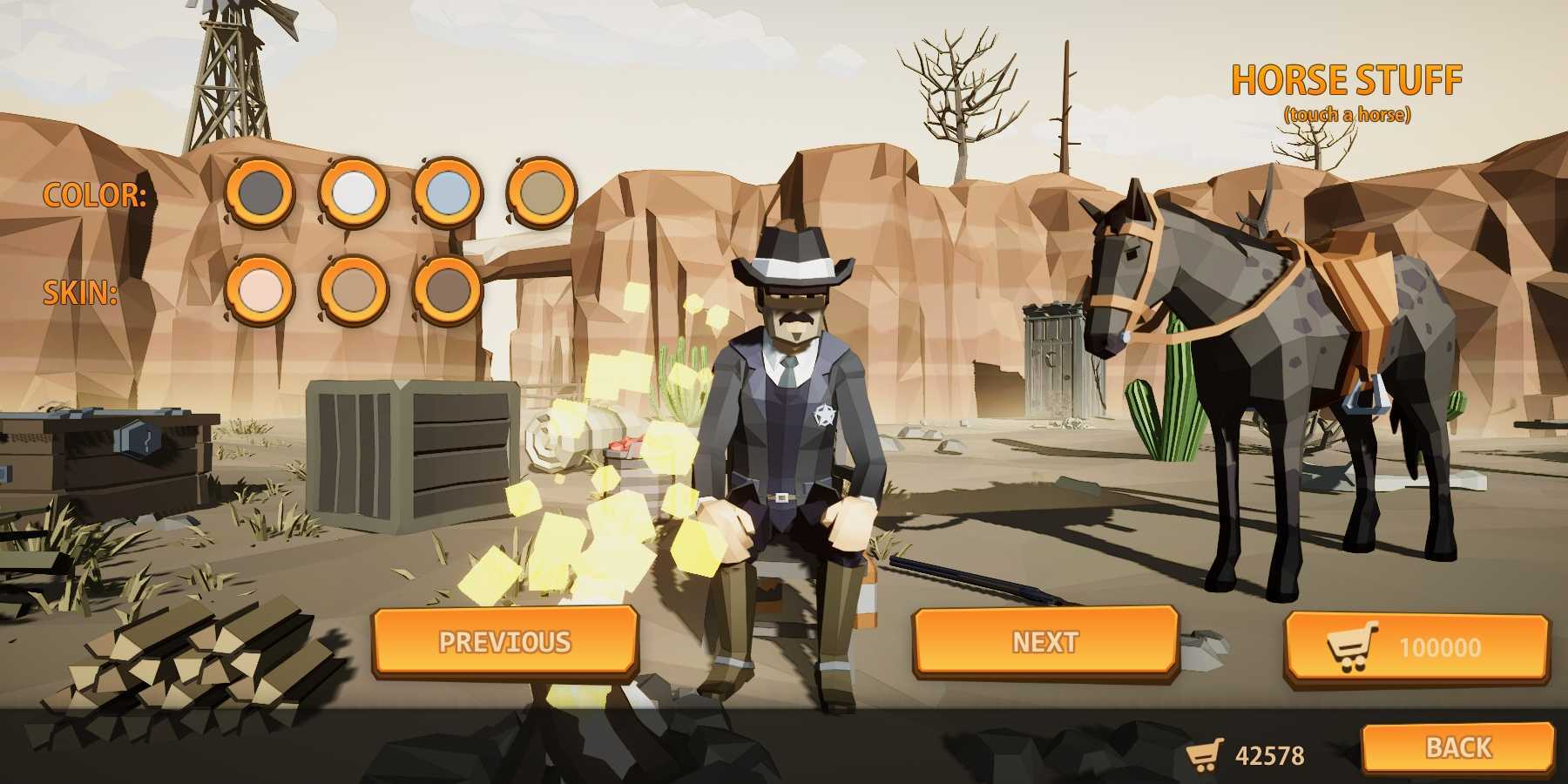This screenshot has width=1568, height=784.
Task: Select the medium tan skin tone
Action: coord(353,289)
